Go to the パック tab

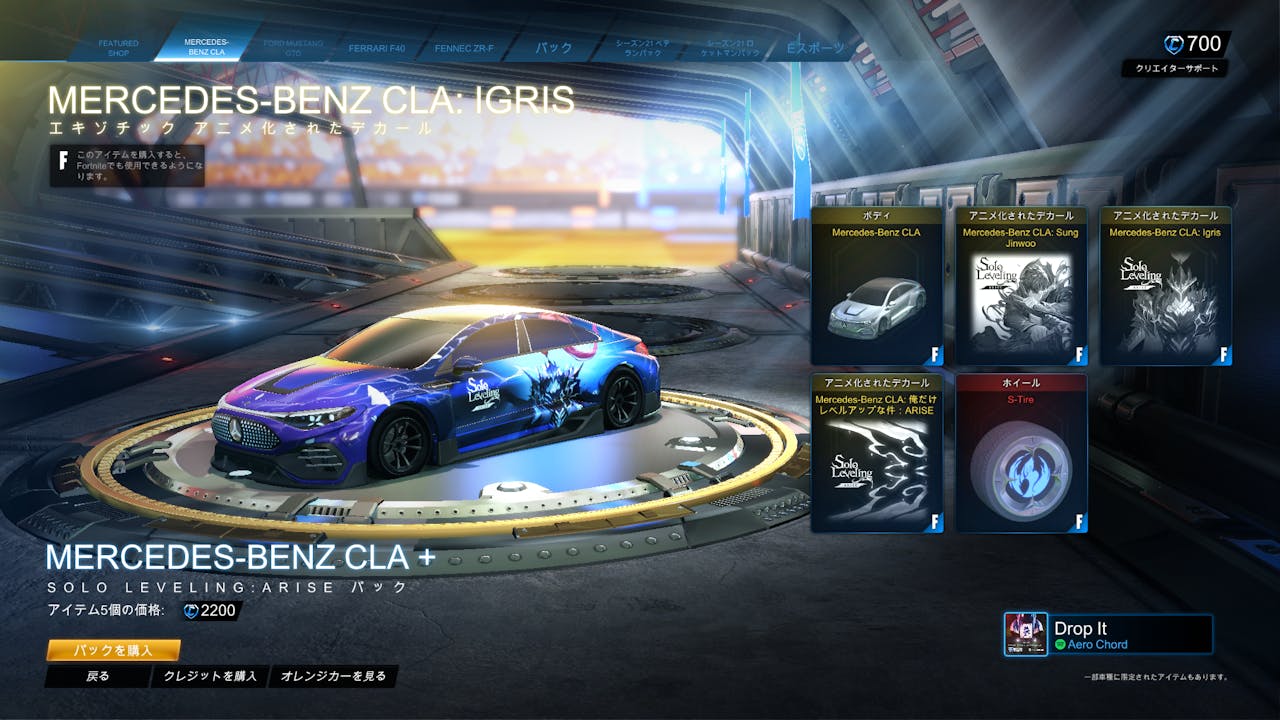(553, 48)
